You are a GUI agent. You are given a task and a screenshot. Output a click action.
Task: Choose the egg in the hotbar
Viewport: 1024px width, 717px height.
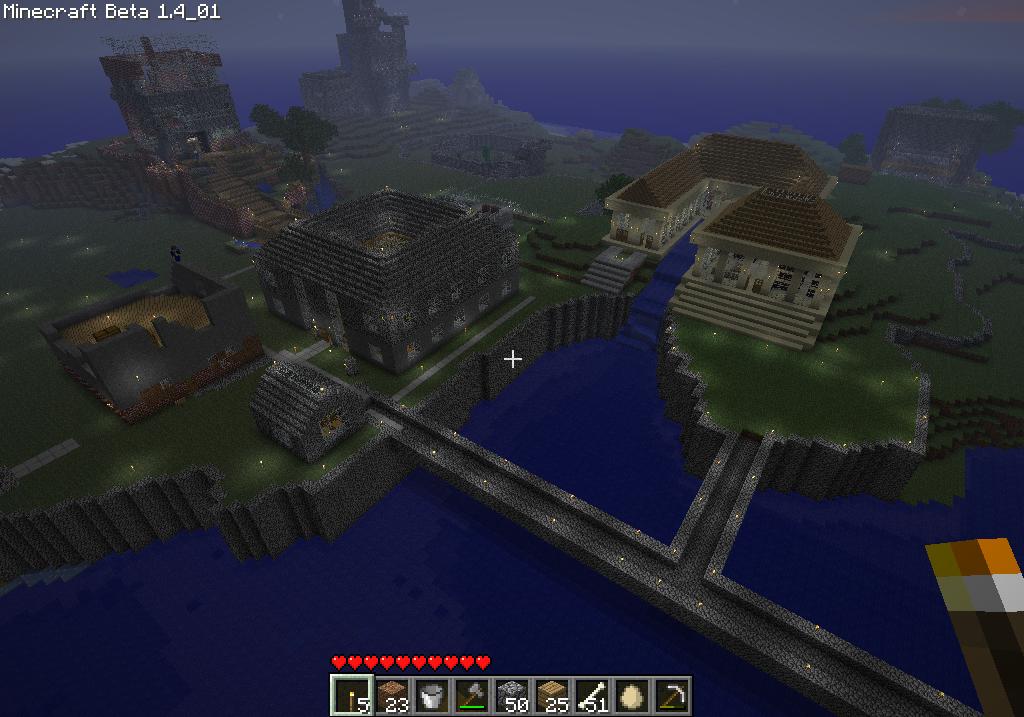click(631, 695)
